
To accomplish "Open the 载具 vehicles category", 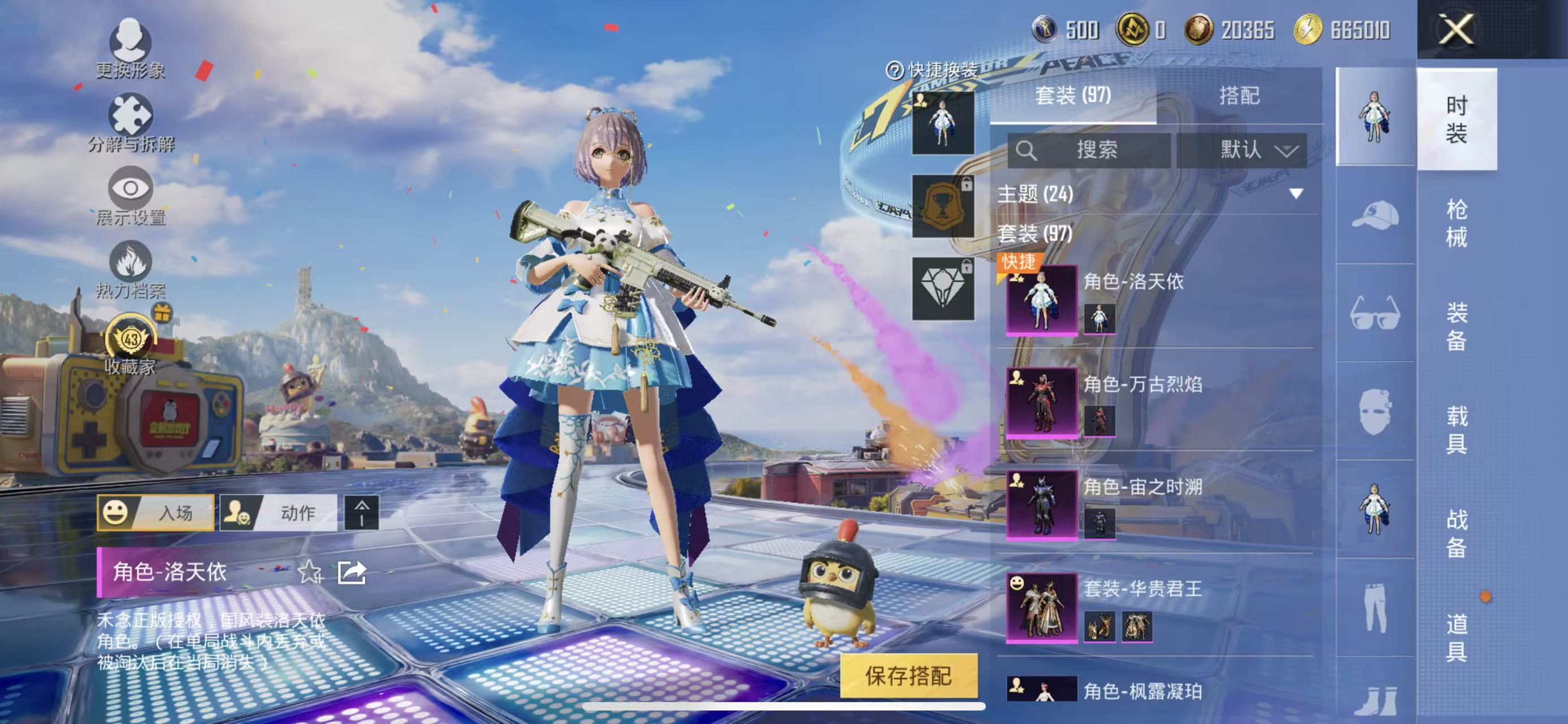I will (1456, 429).
